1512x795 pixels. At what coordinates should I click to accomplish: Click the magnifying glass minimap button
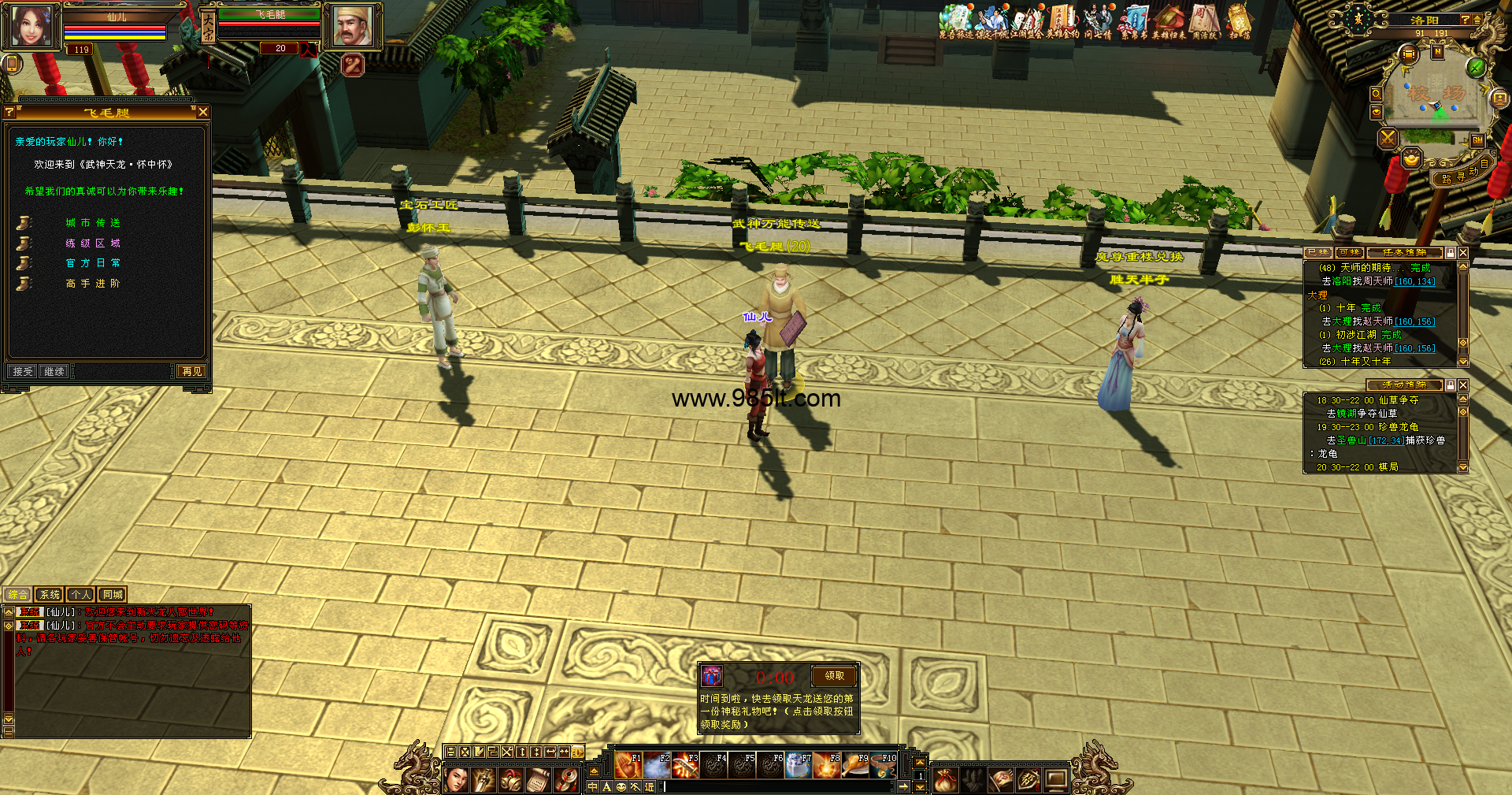[x=1376, y=94]
